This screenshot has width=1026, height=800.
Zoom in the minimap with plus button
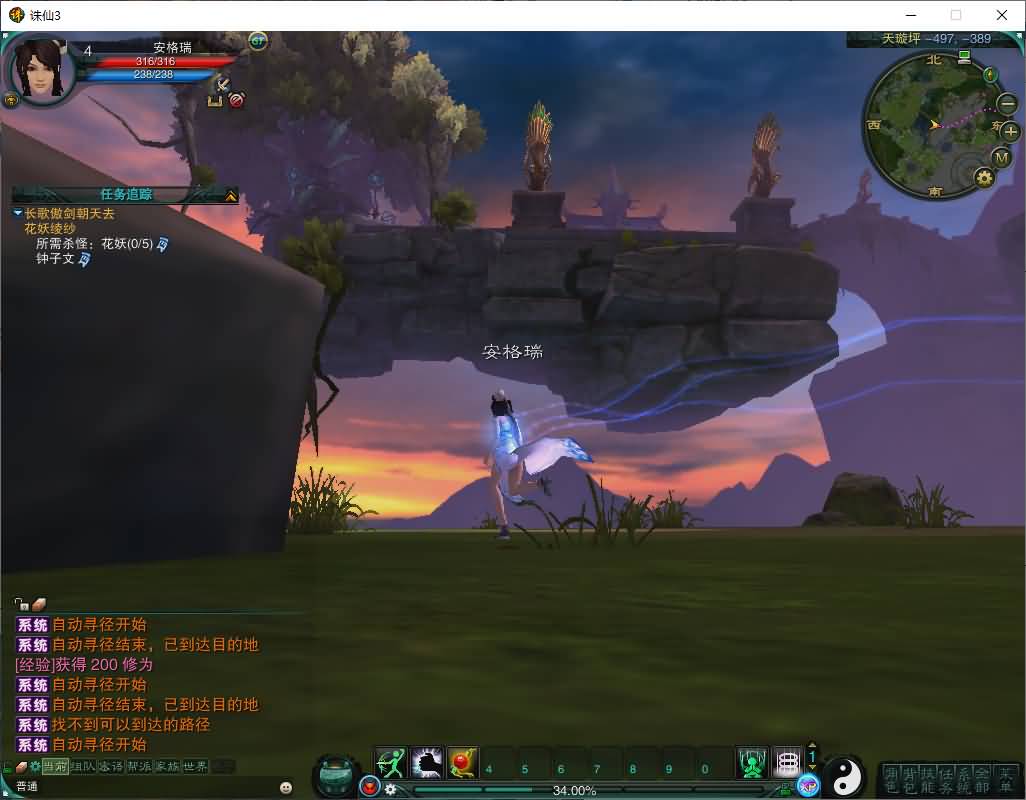tap(1010, 131)
